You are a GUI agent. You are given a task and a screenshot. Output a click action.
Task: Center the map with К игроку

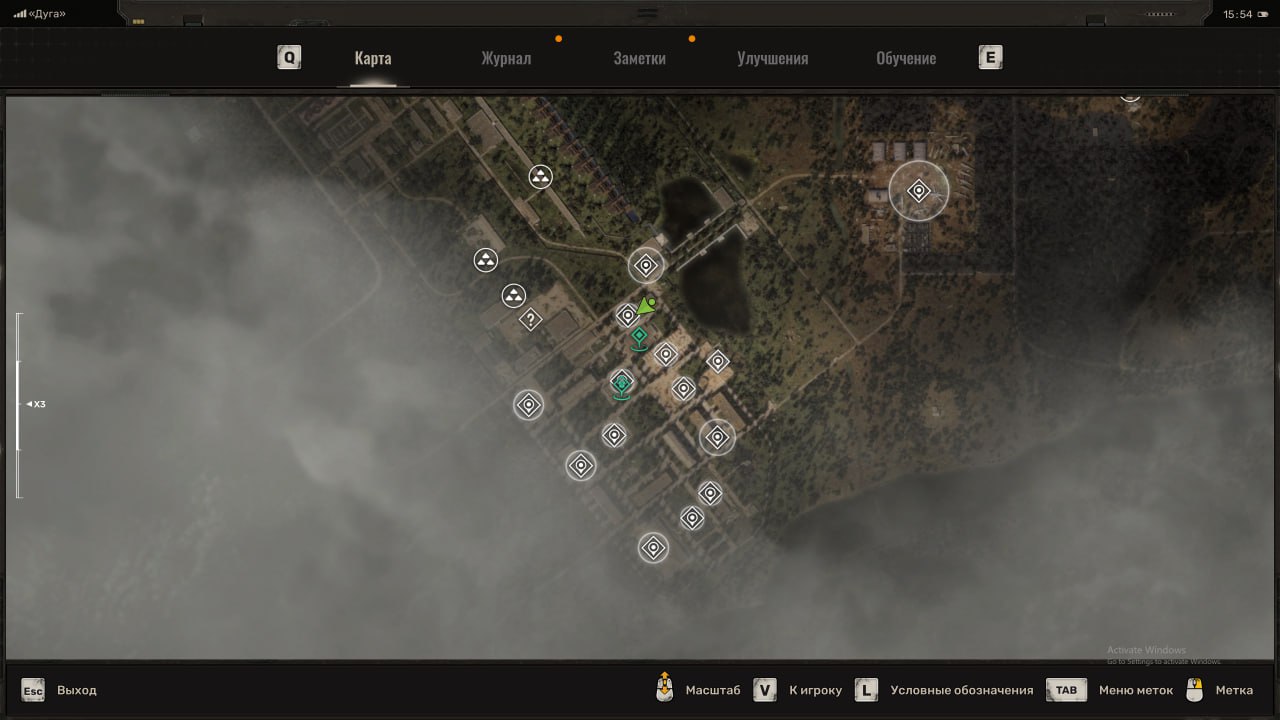pos(815,690)
